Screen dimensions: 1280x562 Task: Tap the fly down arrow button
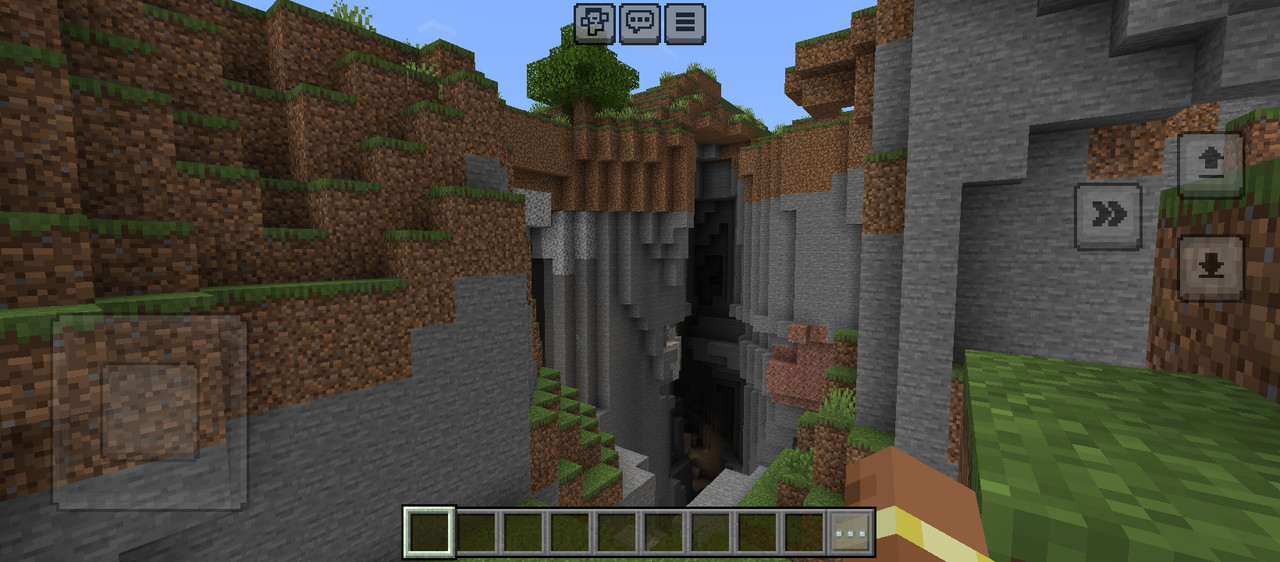[1210, 268]
